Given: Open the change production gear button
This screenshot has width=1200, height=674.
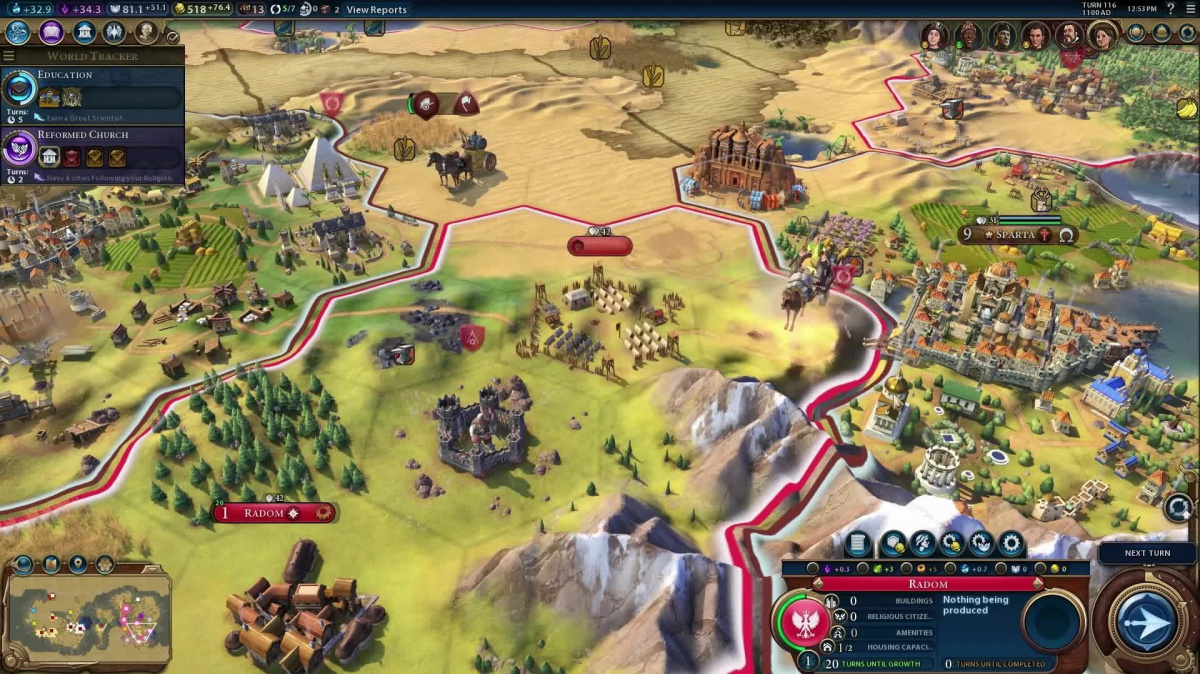Looking at the screenshot, I should 1011,544.
